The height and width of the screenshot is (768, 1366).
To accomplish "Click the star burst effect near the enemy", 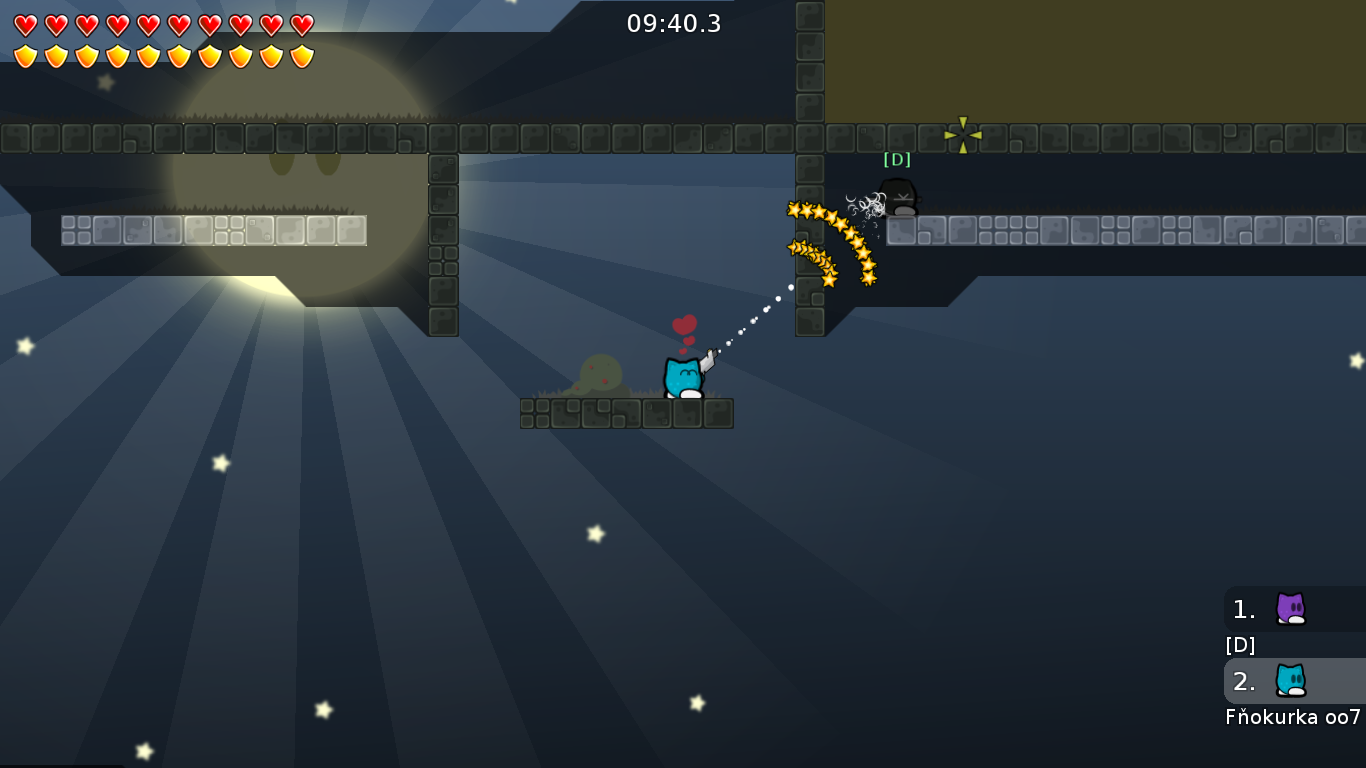I will click(x=830, y=240).
